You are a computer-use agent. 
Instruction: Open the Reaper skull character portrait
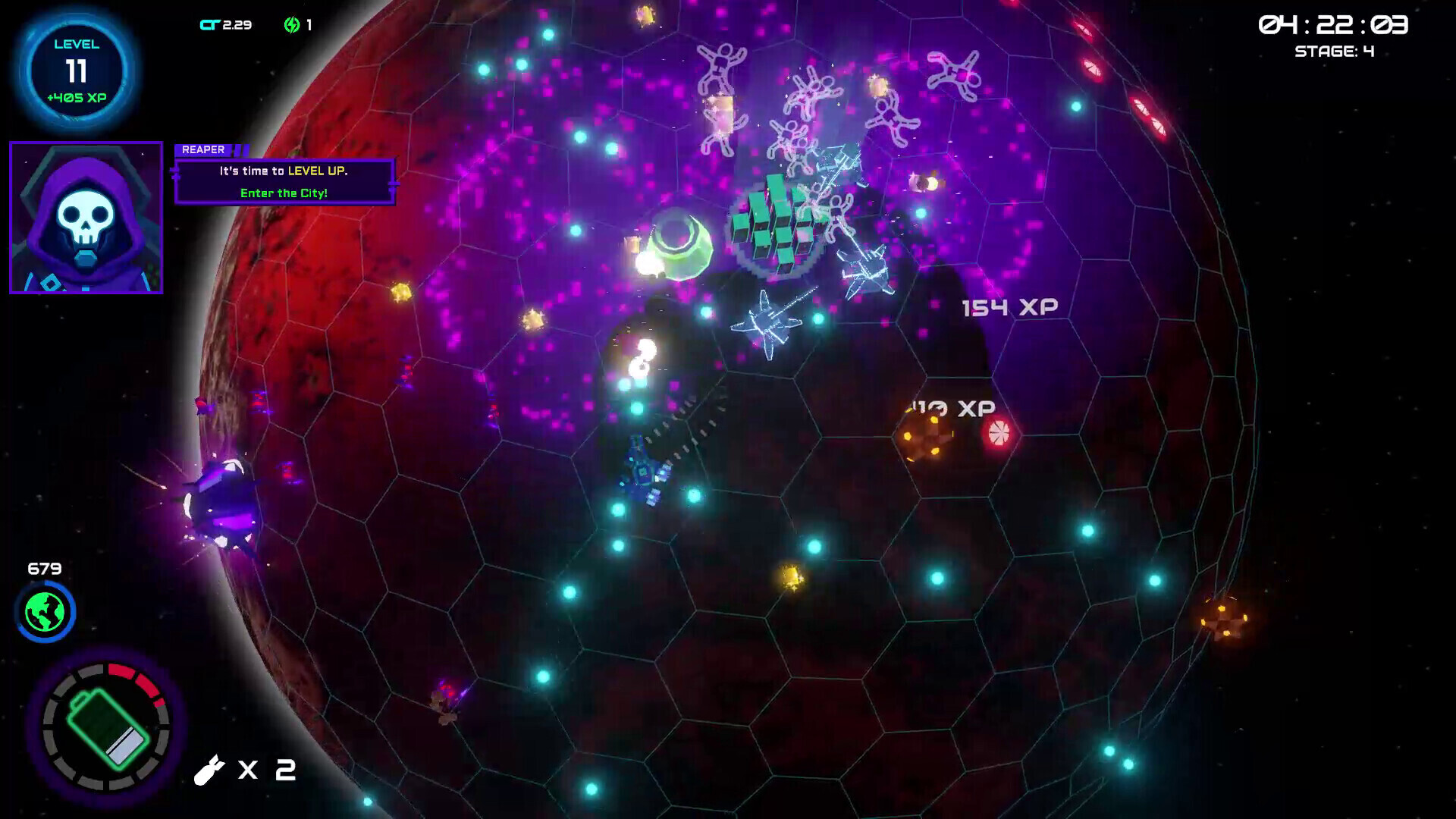[x=86, y=216]
